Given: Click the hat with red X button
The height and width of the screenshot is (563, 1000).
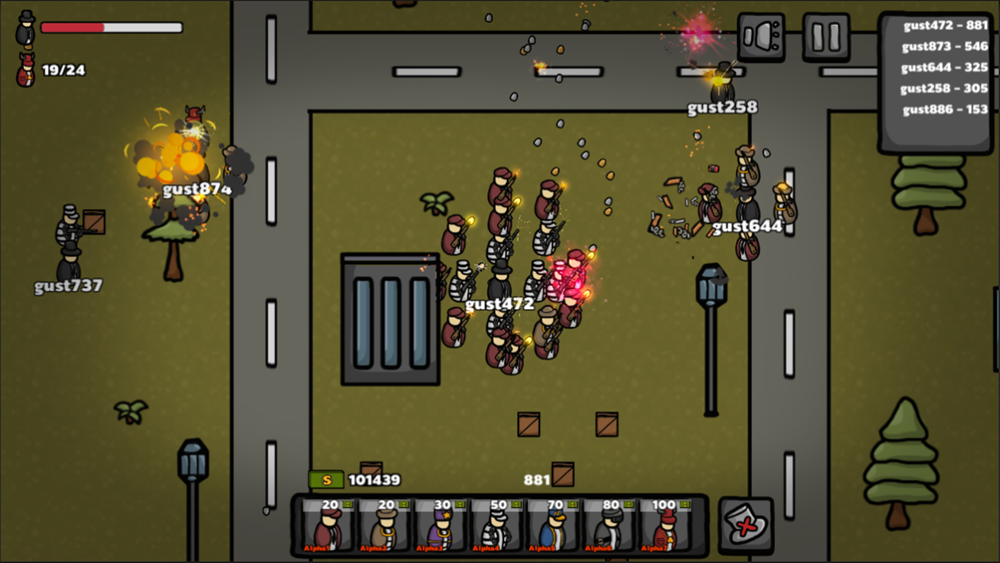Looking at the screenshot, I should tap(745, 525).
